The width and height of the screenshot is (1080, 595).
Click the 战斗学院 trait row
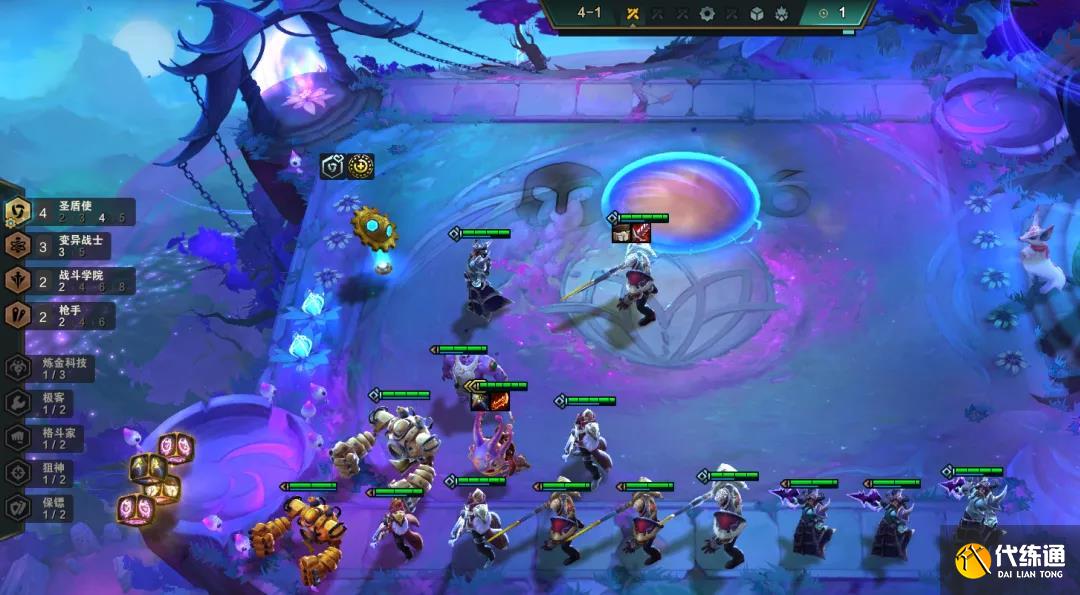coord(70,281)
